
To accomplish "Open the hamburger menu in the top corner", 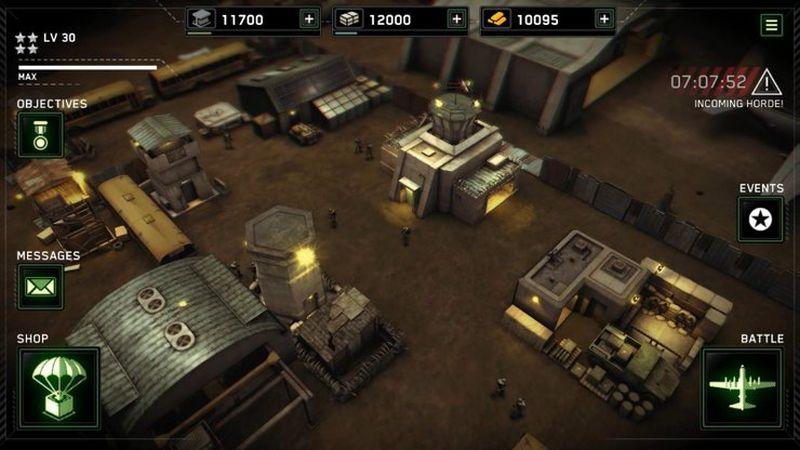I will pos(771,25).
